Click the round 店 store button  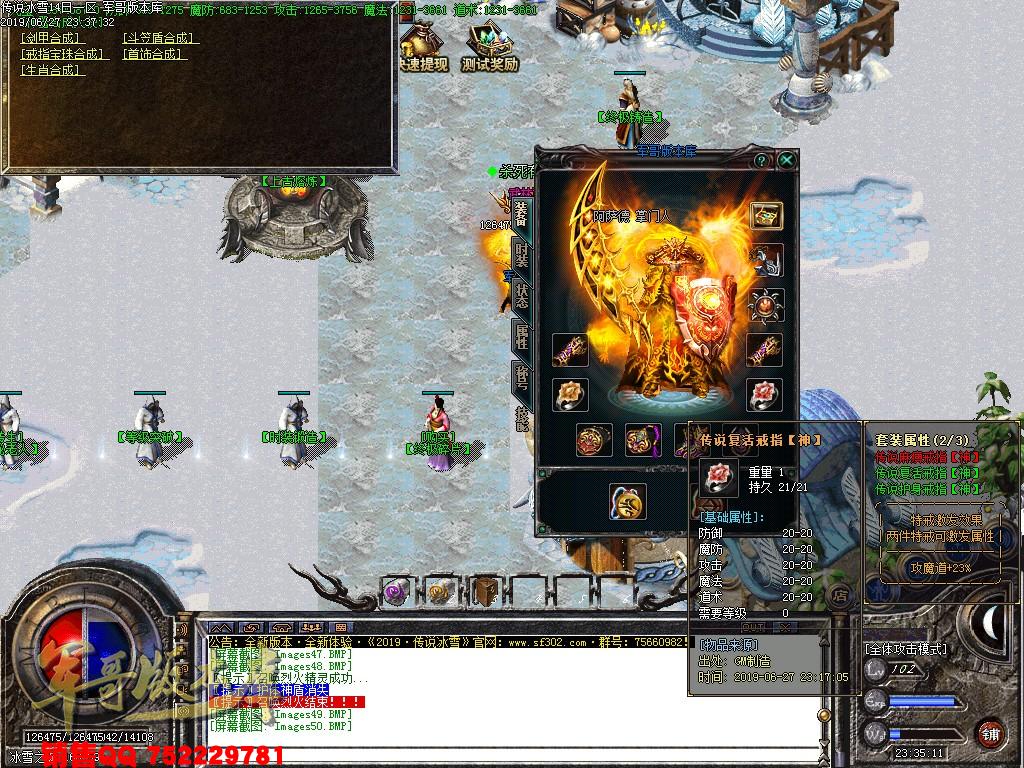(841, 595)
